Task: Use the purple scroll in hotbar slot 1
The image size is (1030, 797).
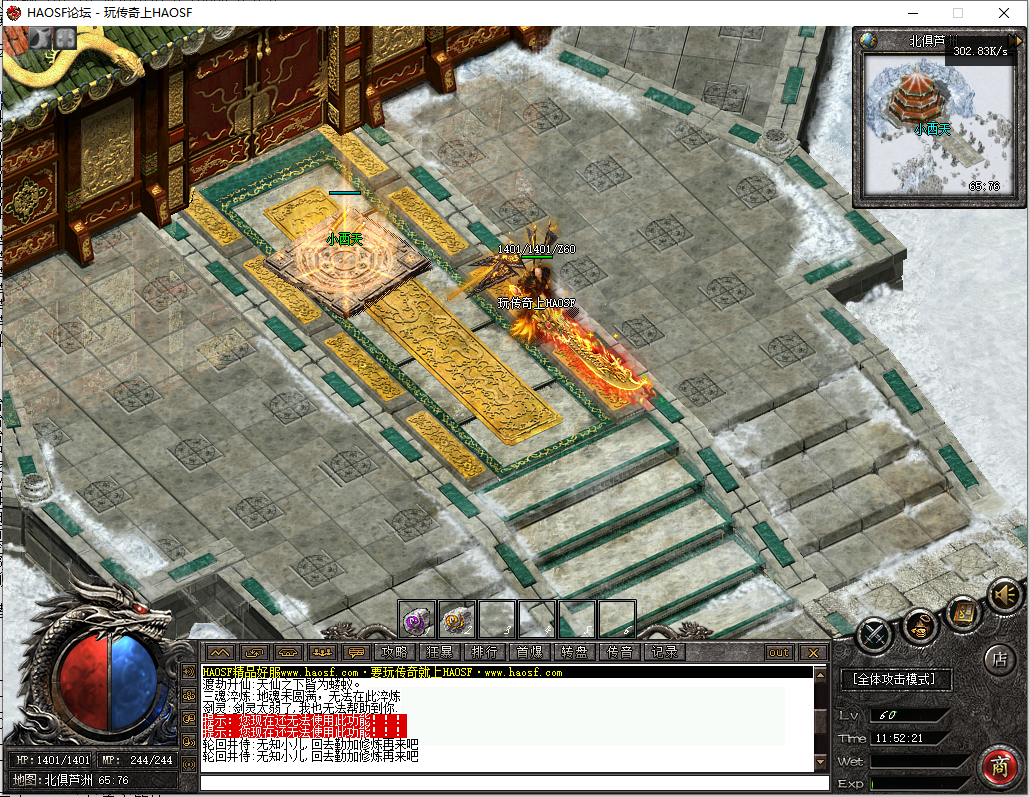Action: click(416, 619)
